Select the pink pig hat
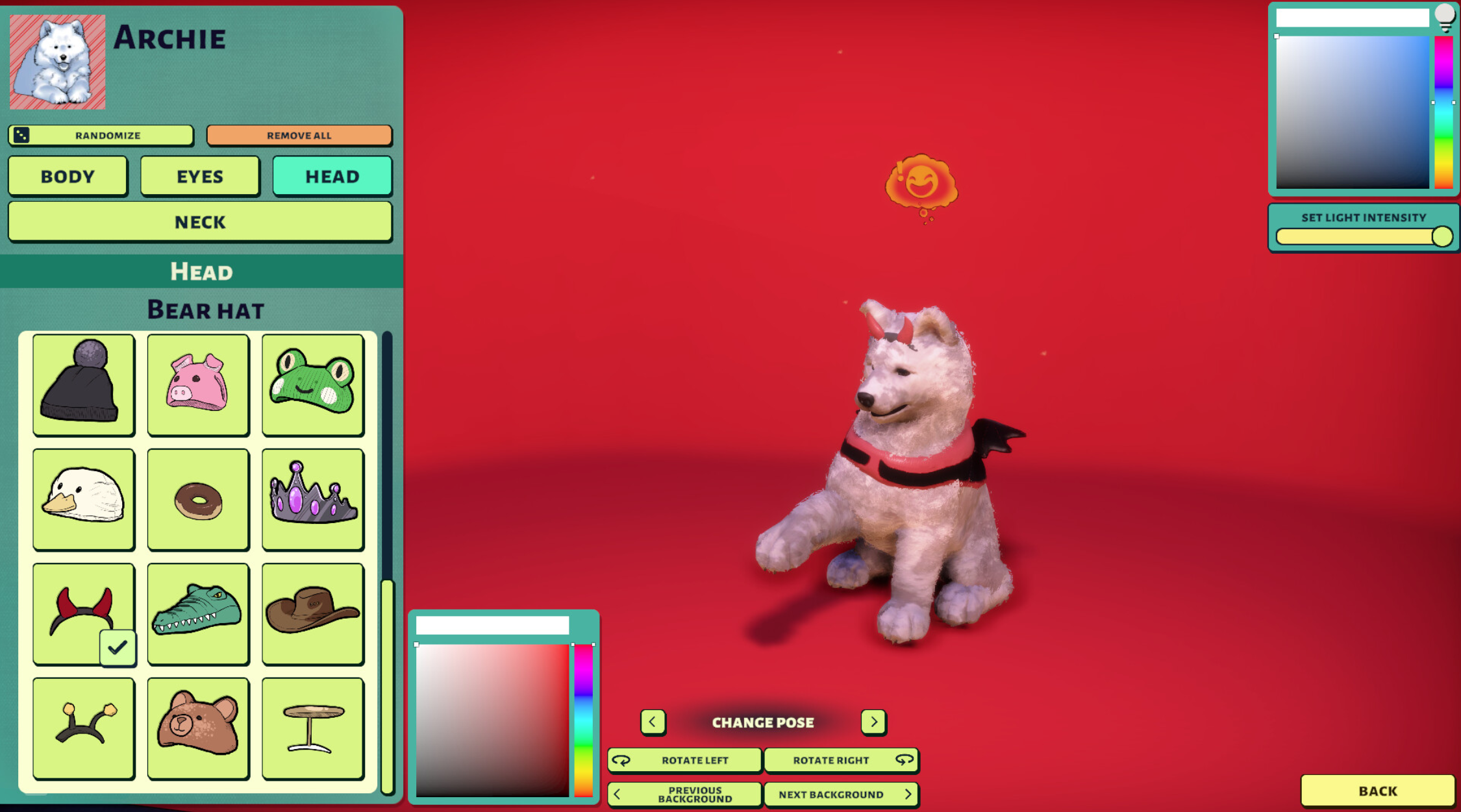This screenshot has width=1461, height=812. click(198, 384)
